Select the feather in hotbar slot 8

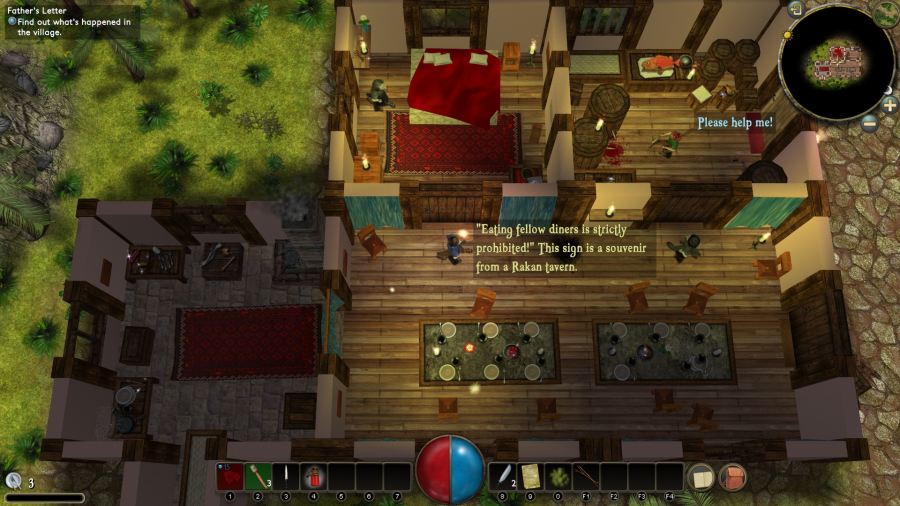[x=504, y=476]
